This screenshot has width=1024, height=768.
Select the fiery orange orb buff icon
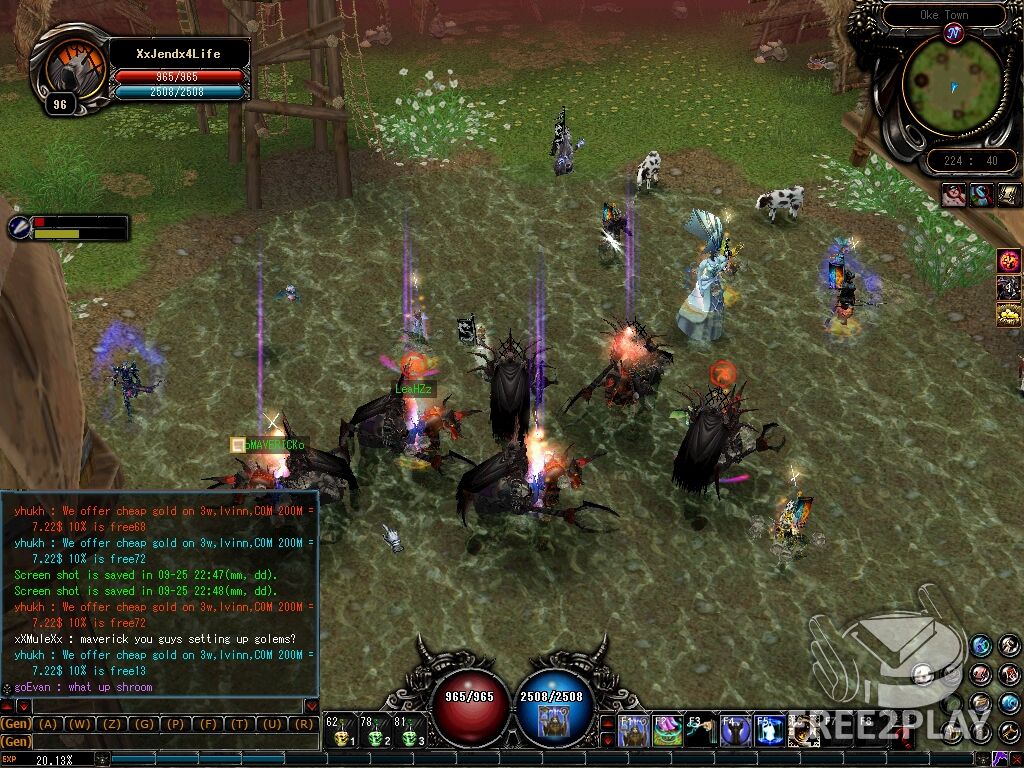pyautogui.click(x=1008, y=262)
